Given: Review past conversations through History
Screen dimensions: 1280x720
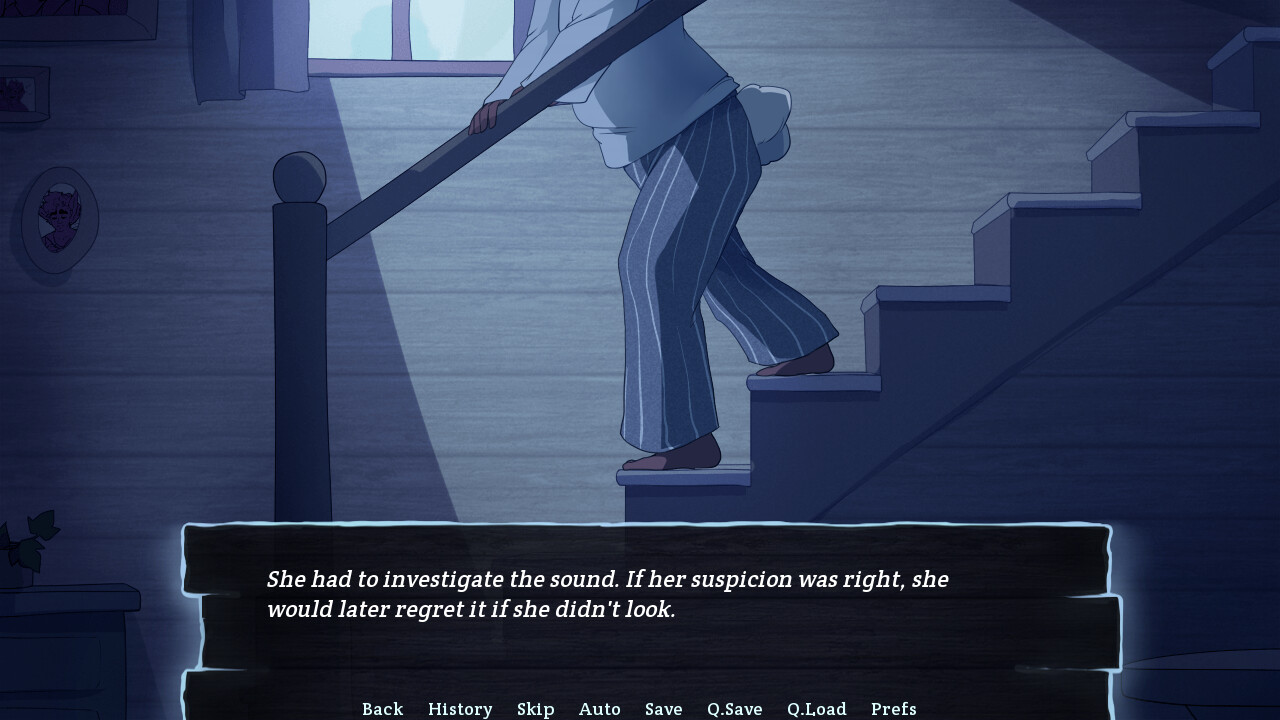Looking at the screenshot, I should point(460,709).
